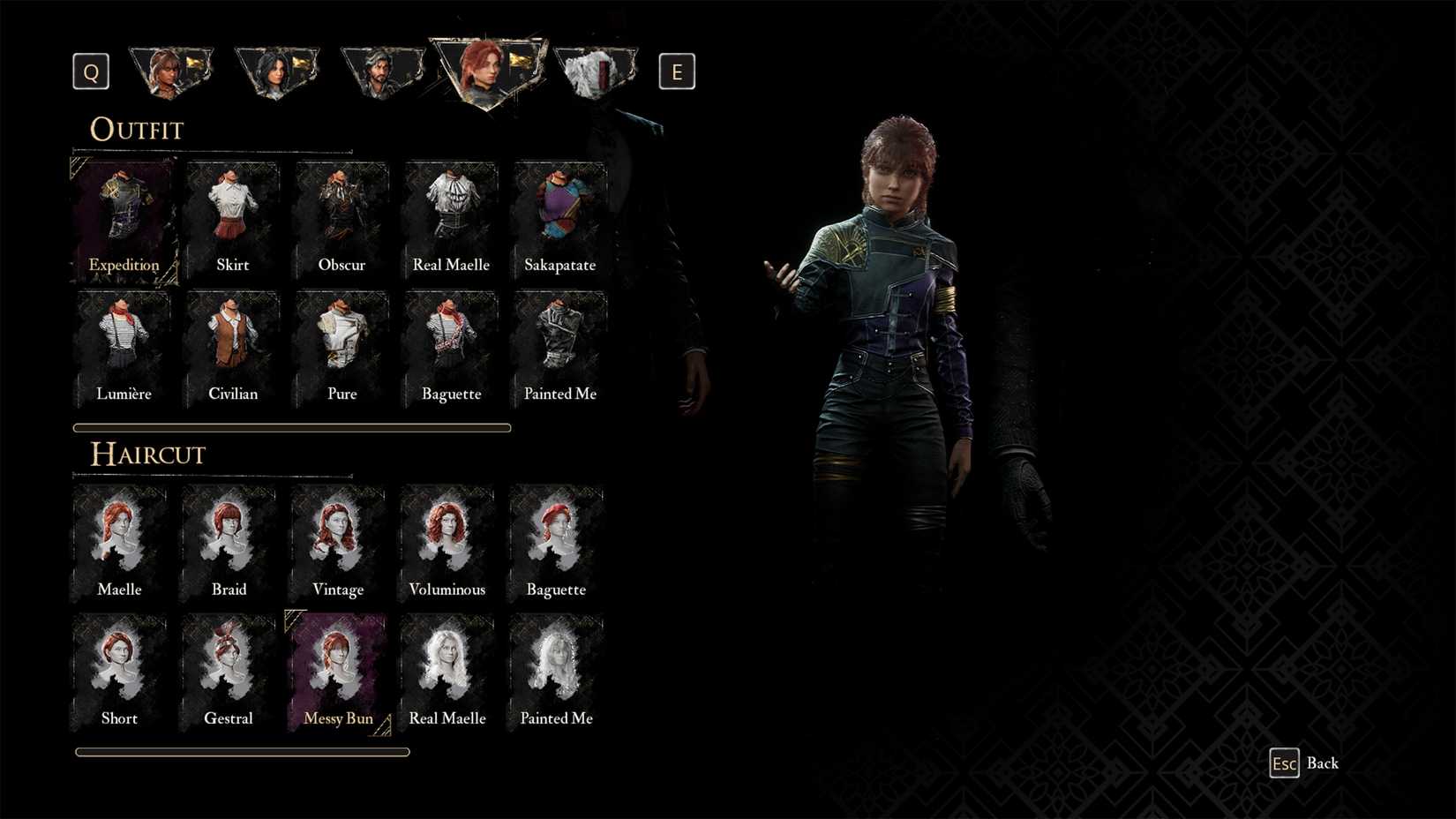Viewport: 1456px width, 819px height.
Task: Select the bearded male character portrait
Action: pyautogui.click(x=384, y=71)
